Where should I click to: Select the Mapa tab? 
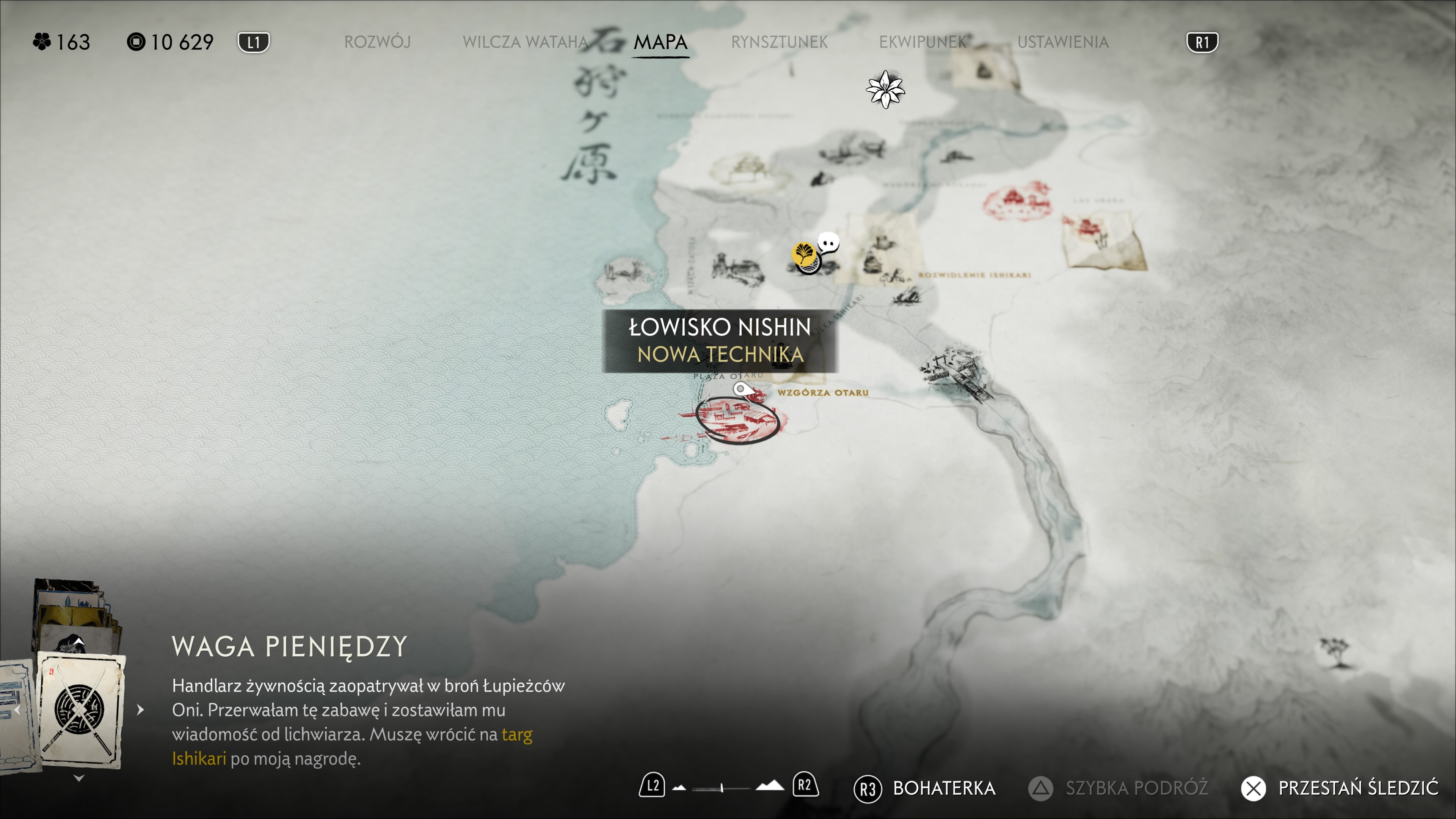pyautogui.click(x=660, y=42)
